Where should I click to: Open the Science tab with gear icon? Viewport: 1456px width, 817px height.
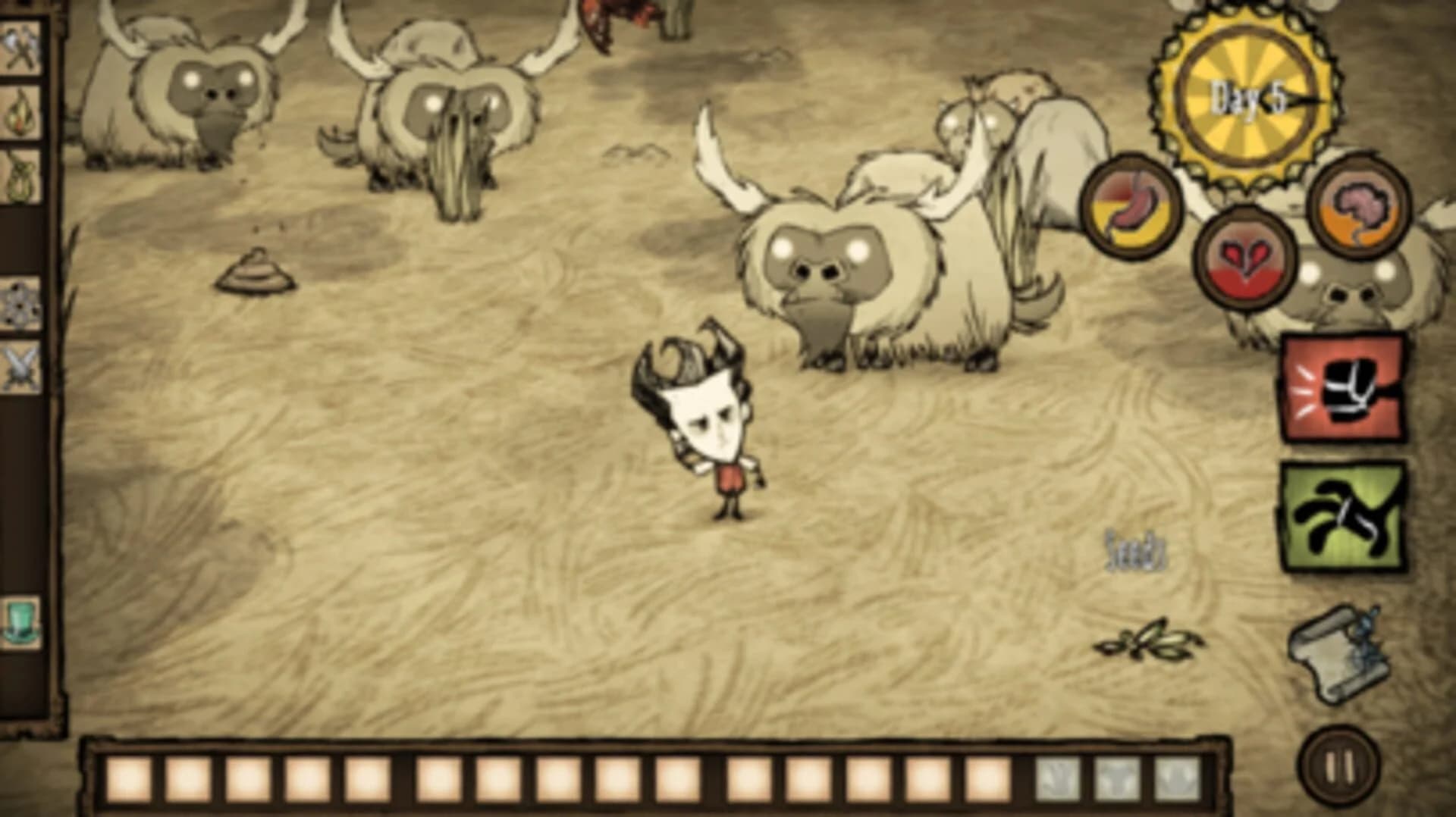click(x=21, y=299)
